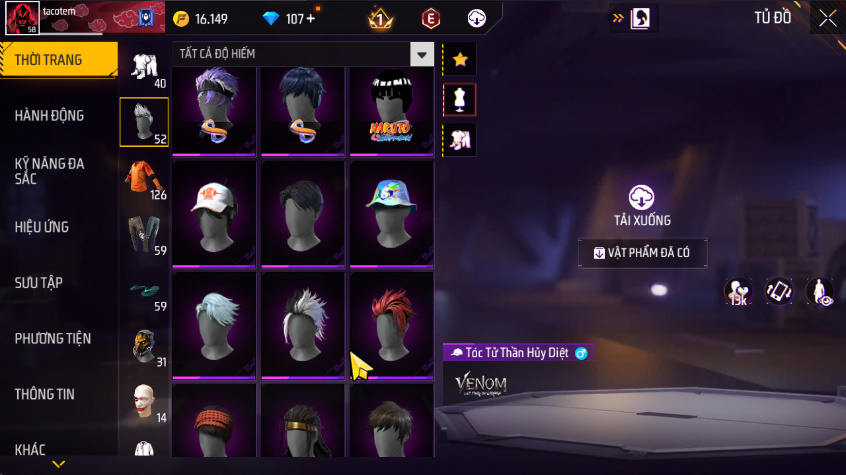Go to the Sưu Tập category
Screen dimensions: 846x475
pyautogui.click(x=40, y=283)
